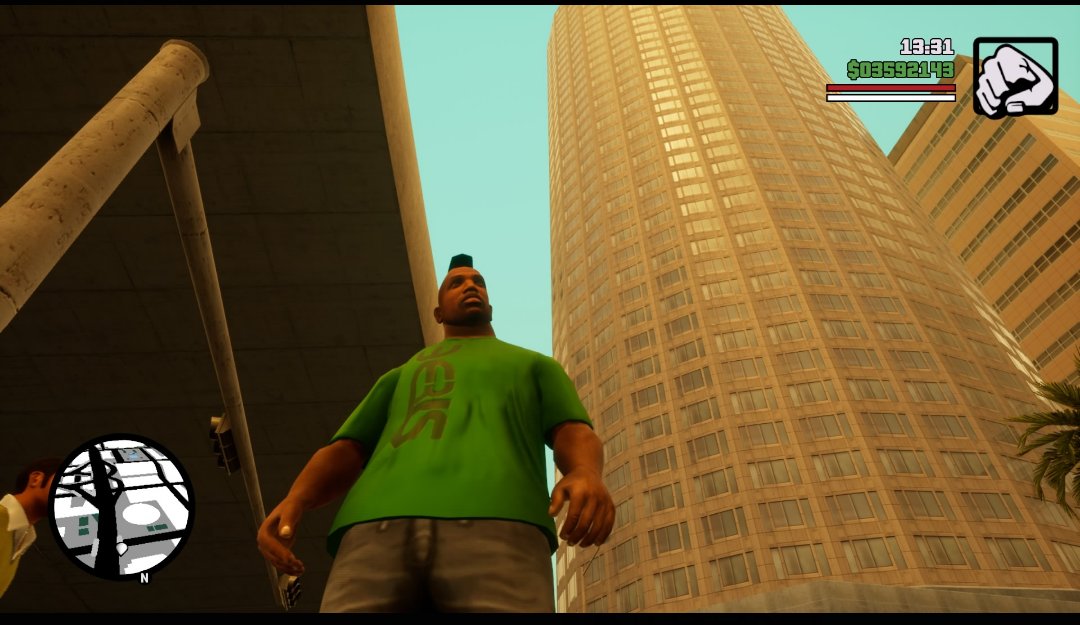Screen dimensions: 1080x625
Task: Open the circular radar minimap
Action: click(x=121, y=507)
